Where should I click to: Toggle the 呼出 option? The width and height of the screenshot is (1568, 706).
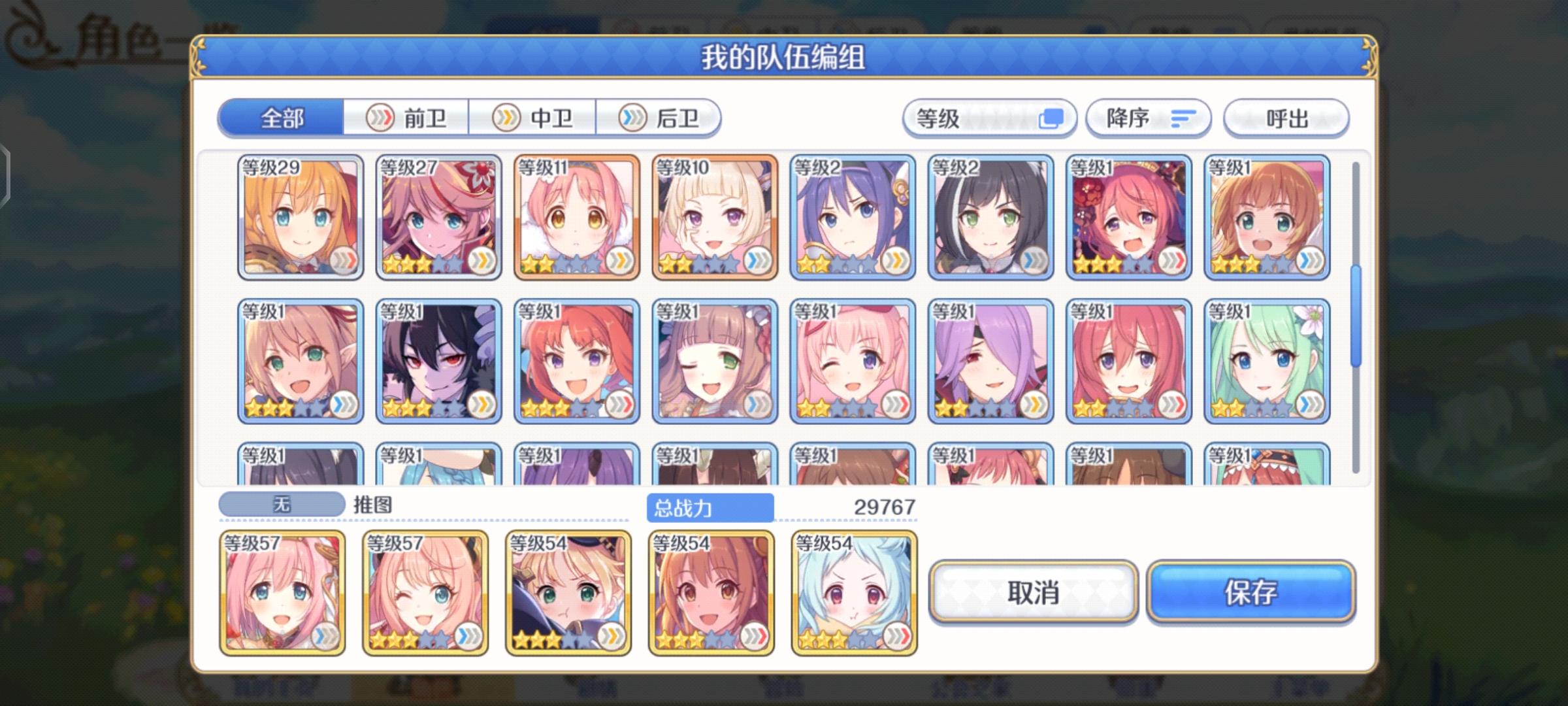point(1284,118)
